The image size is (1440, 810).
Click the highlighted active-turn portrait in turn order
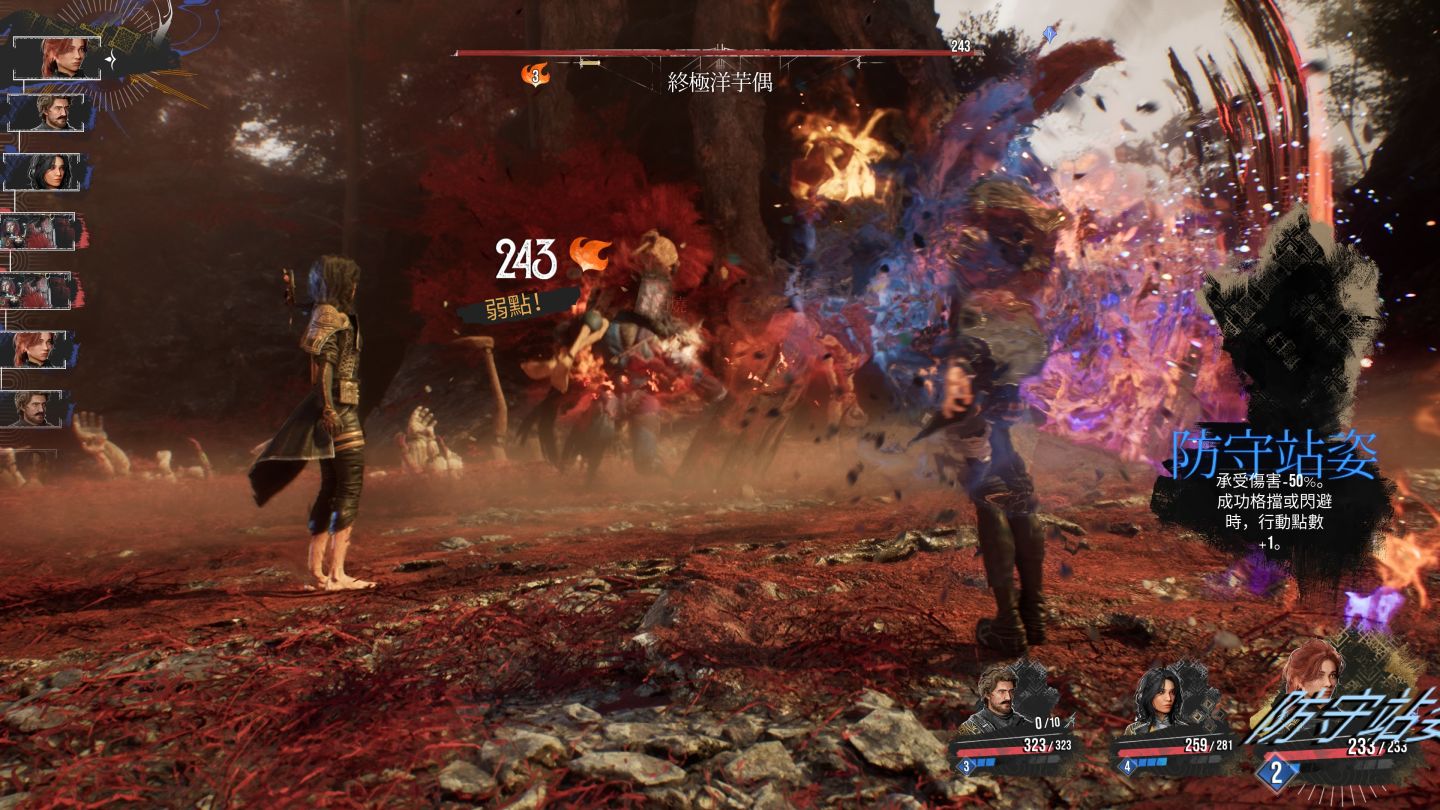pyautogui.click(x=62, y=55)
